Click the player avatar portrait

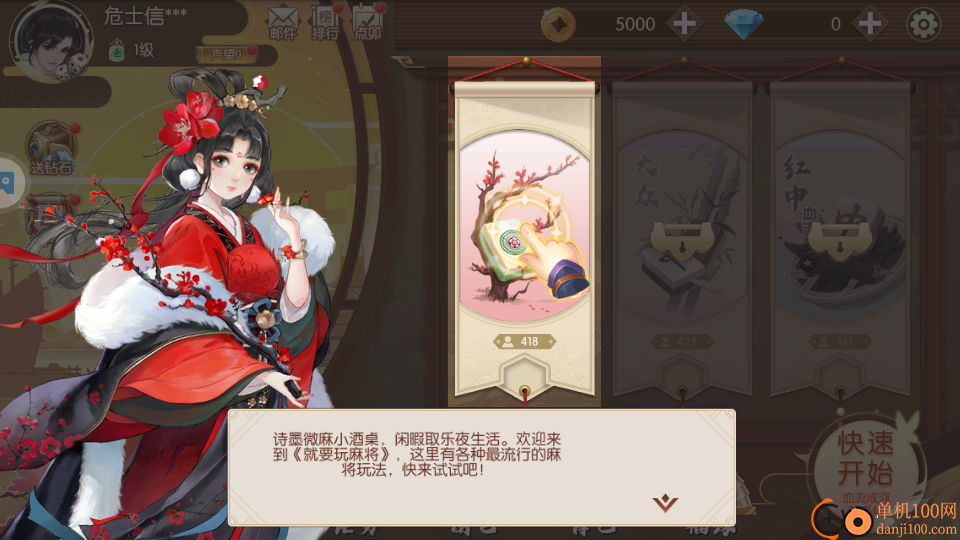[49, 40]
